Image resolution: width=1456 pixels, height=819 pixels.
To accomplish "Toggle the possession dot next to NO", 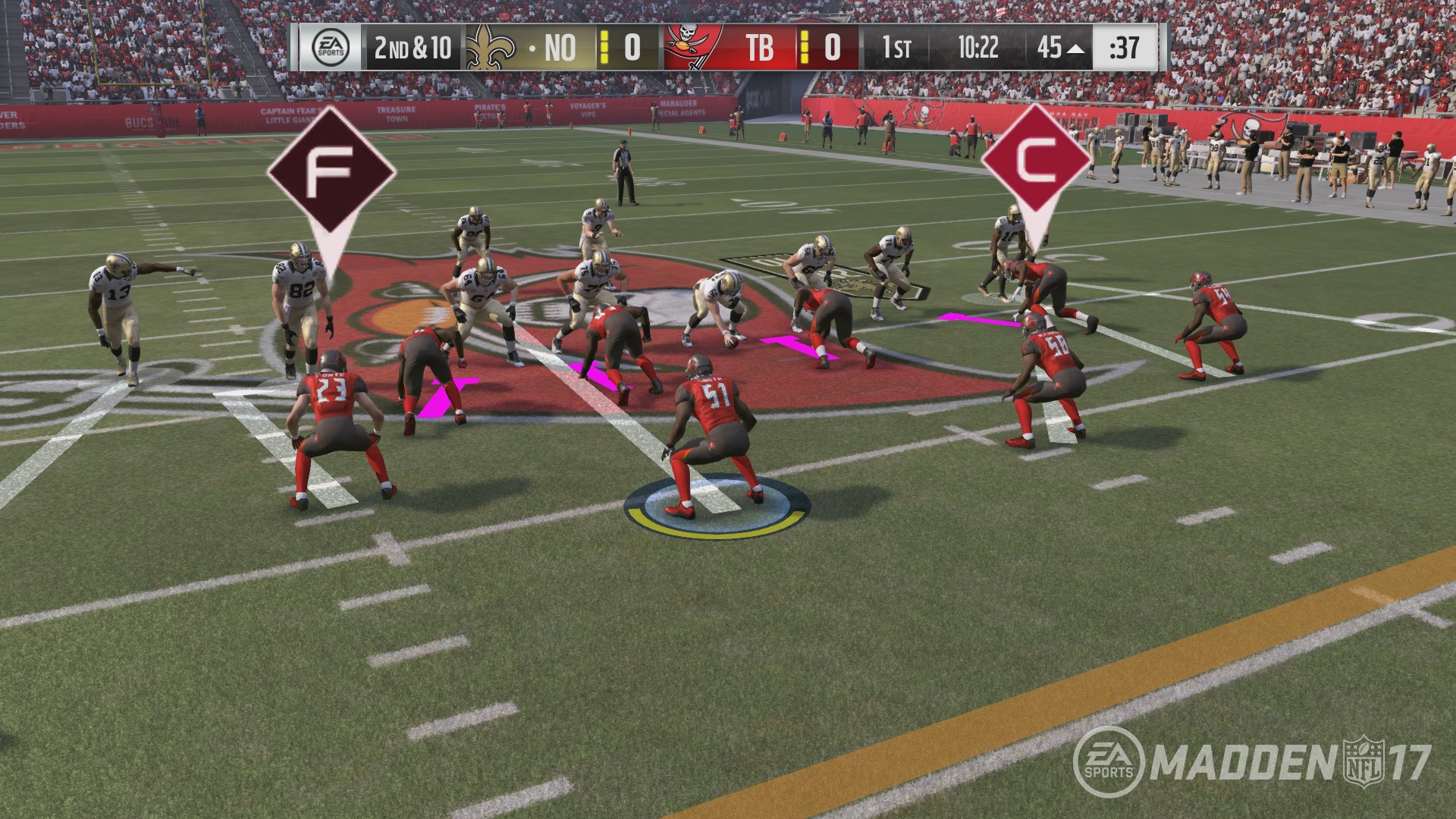I will 533,48.
